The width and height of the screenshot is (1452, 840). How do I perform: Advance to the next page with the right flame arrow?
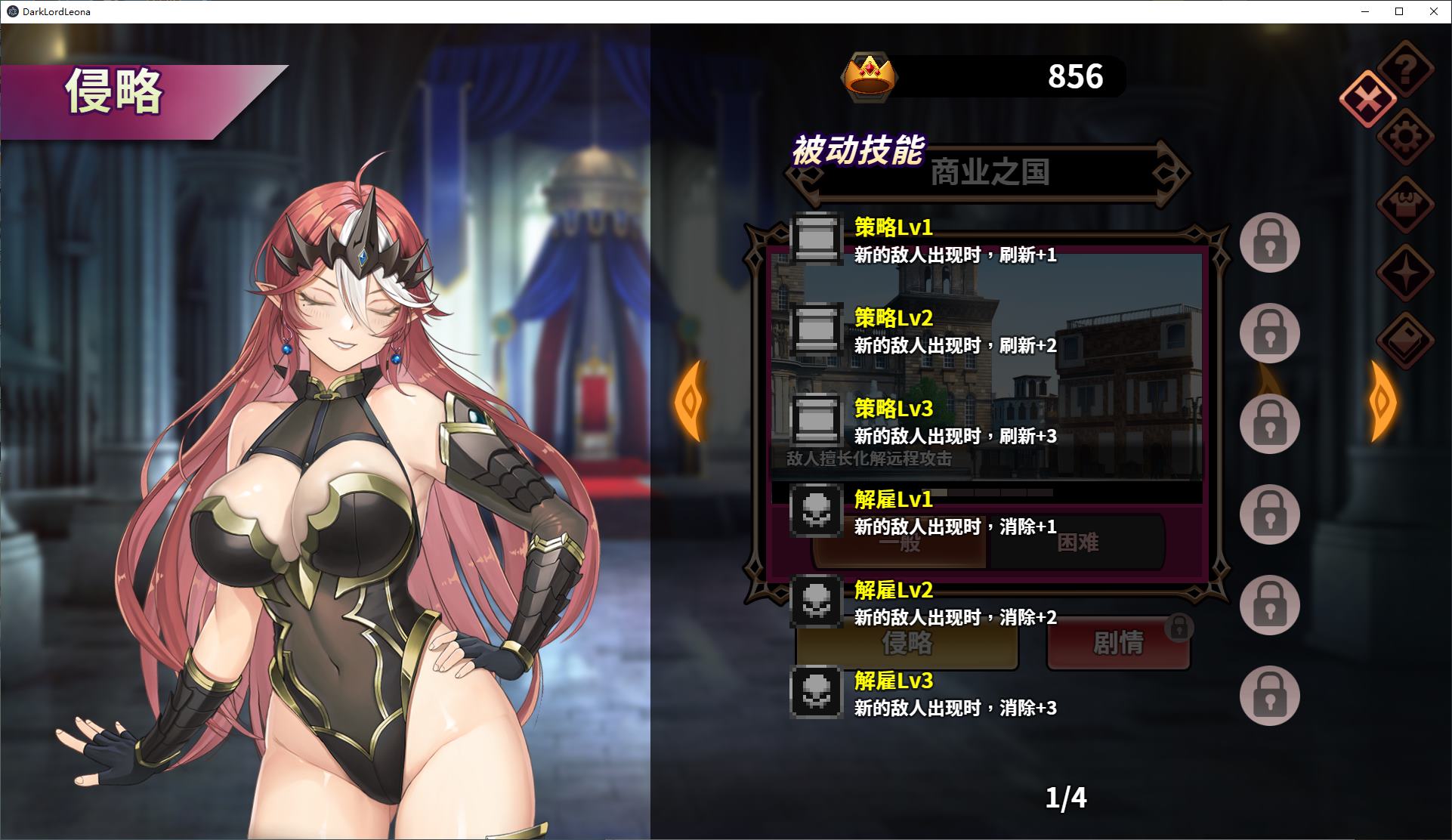point(1382,400)
